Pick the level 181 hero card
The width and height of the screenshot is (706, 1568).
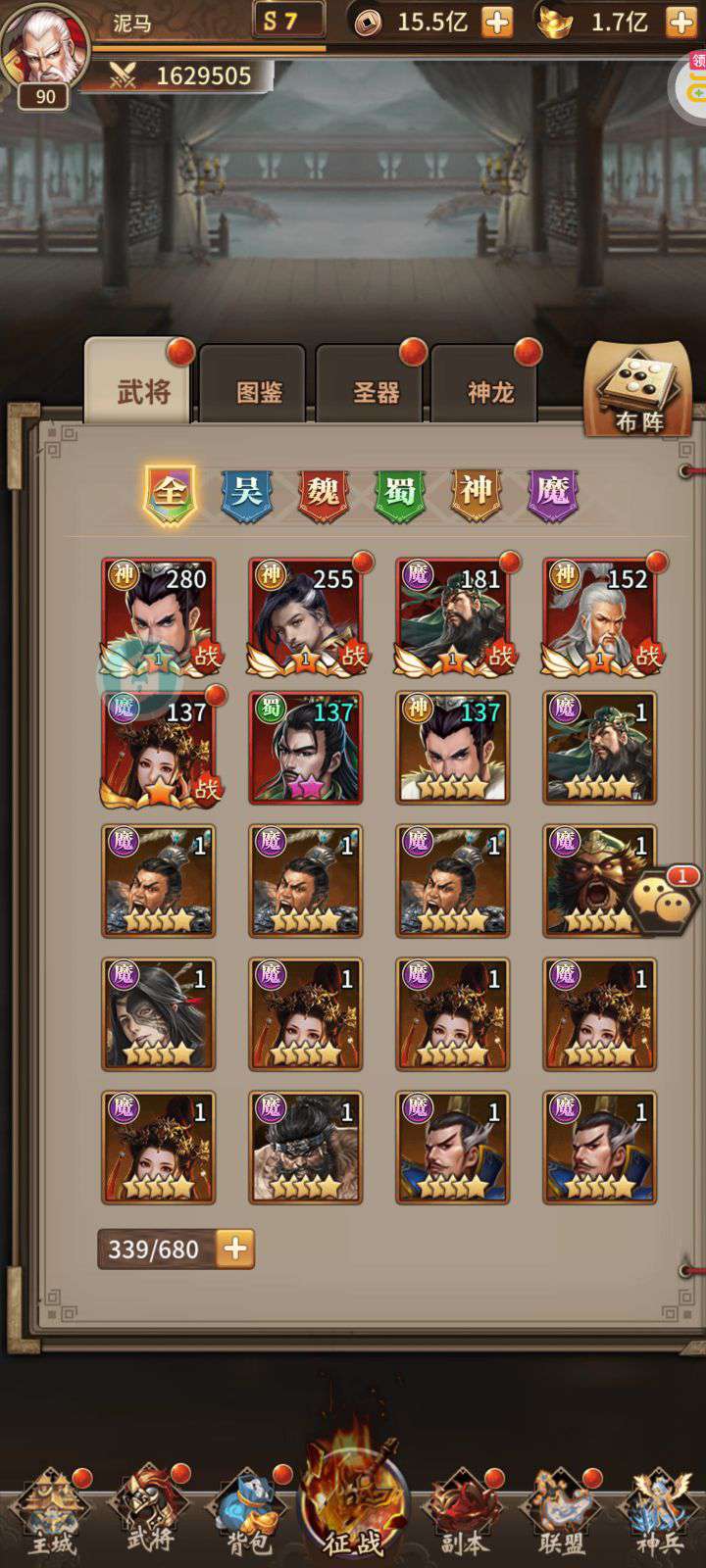pos(453,616)
